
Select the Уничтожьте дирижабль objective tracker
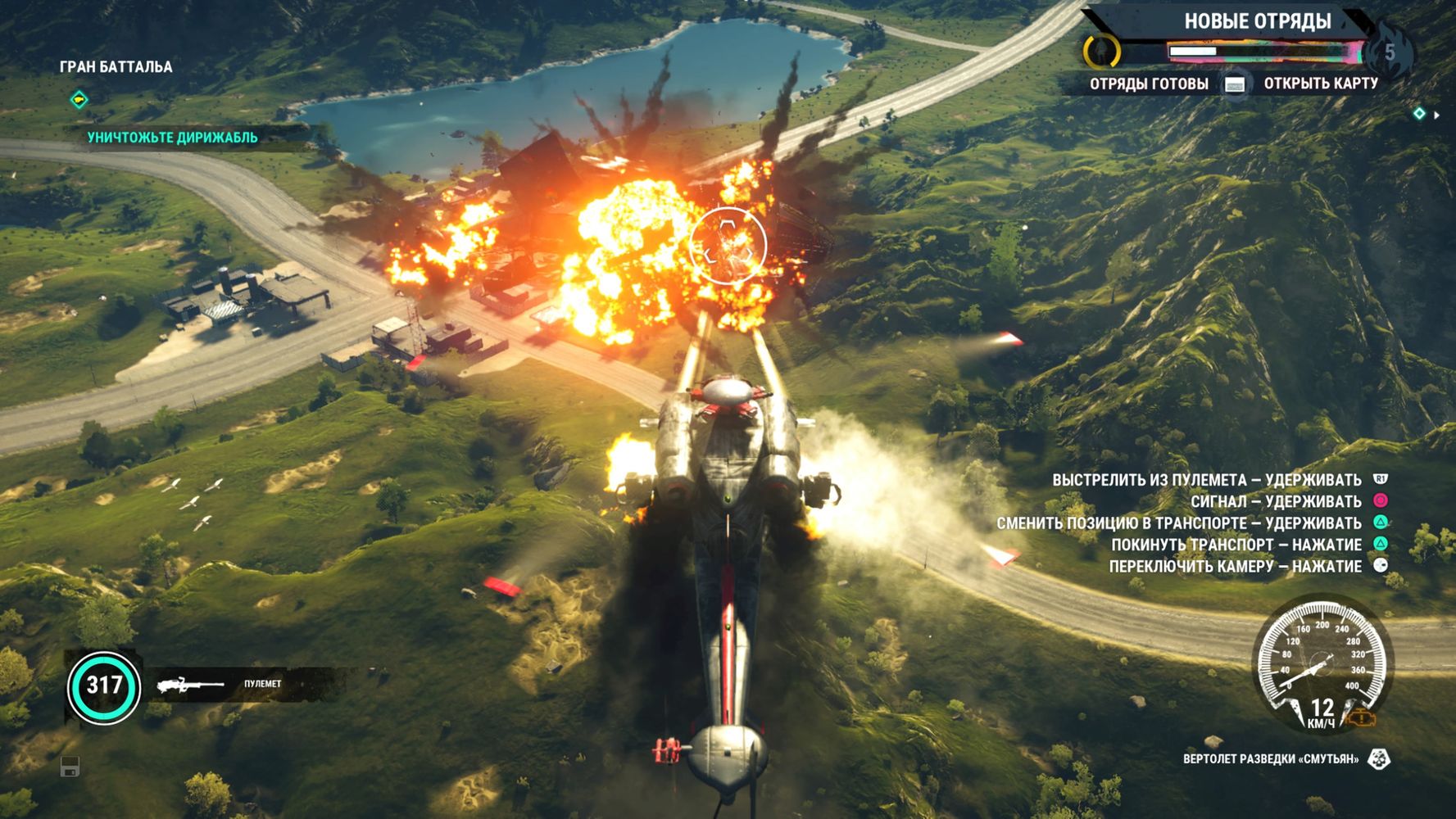[172, 138]
